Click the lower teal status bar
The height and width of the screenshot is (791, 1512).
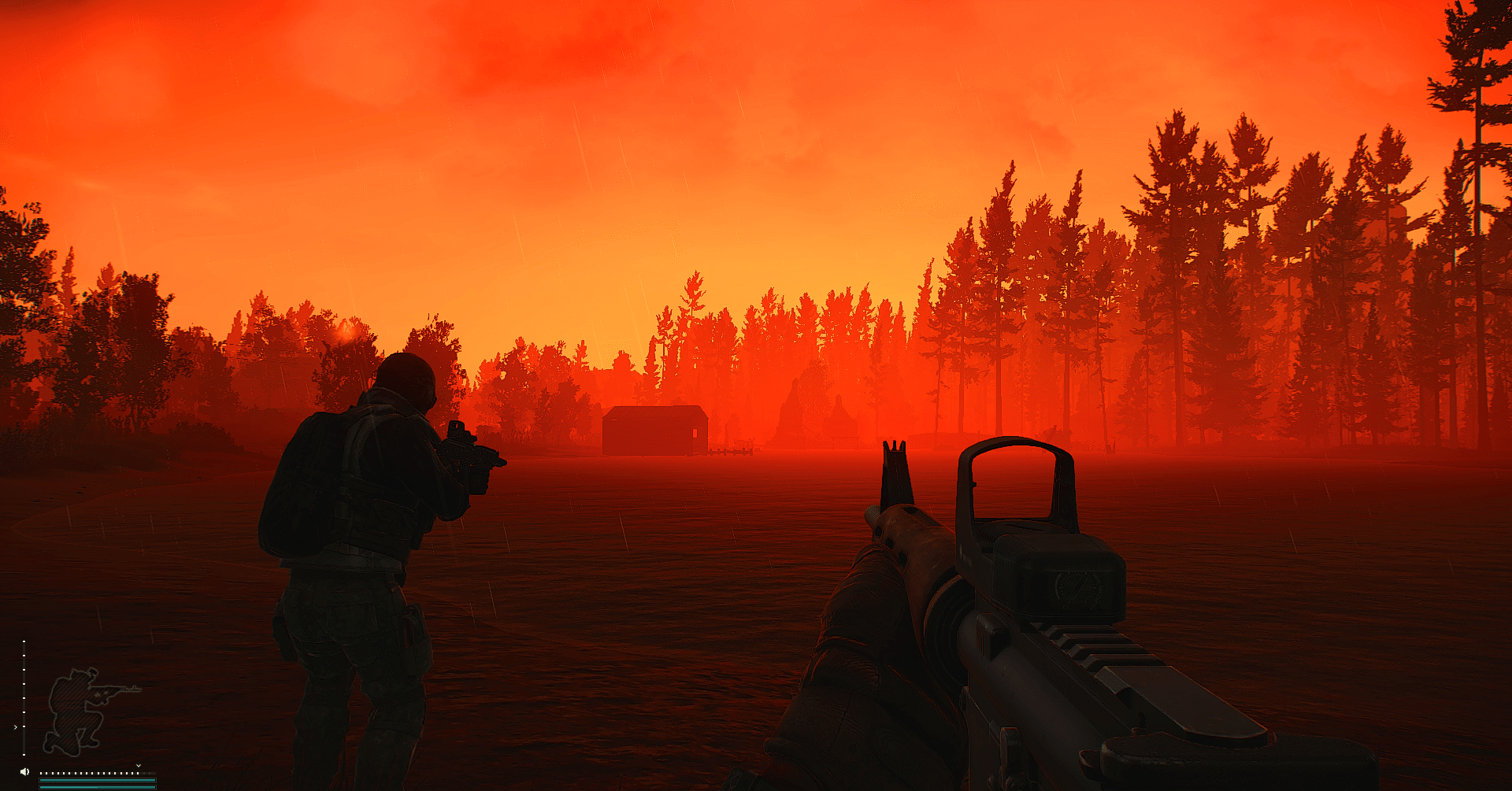coord(98,788)
